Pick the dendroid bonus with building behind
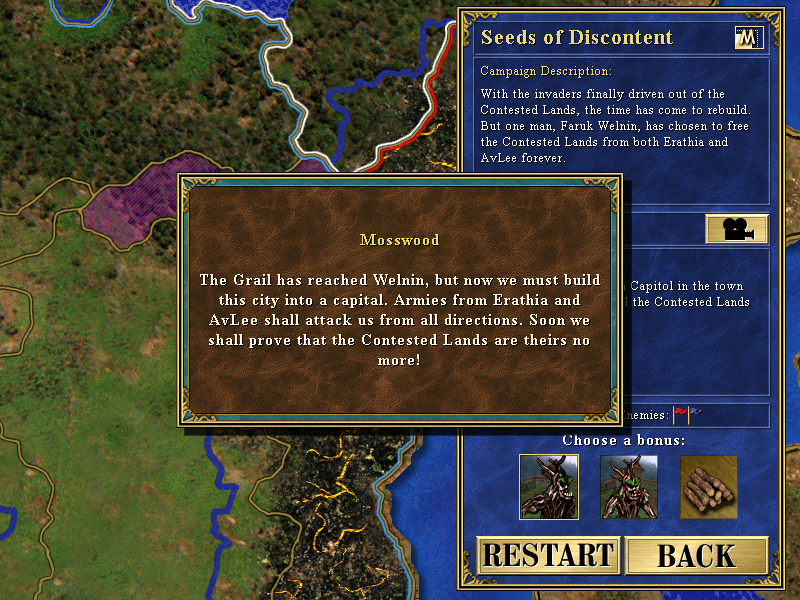The width and height of the screenshot is (800, 600). click(629, 487)
